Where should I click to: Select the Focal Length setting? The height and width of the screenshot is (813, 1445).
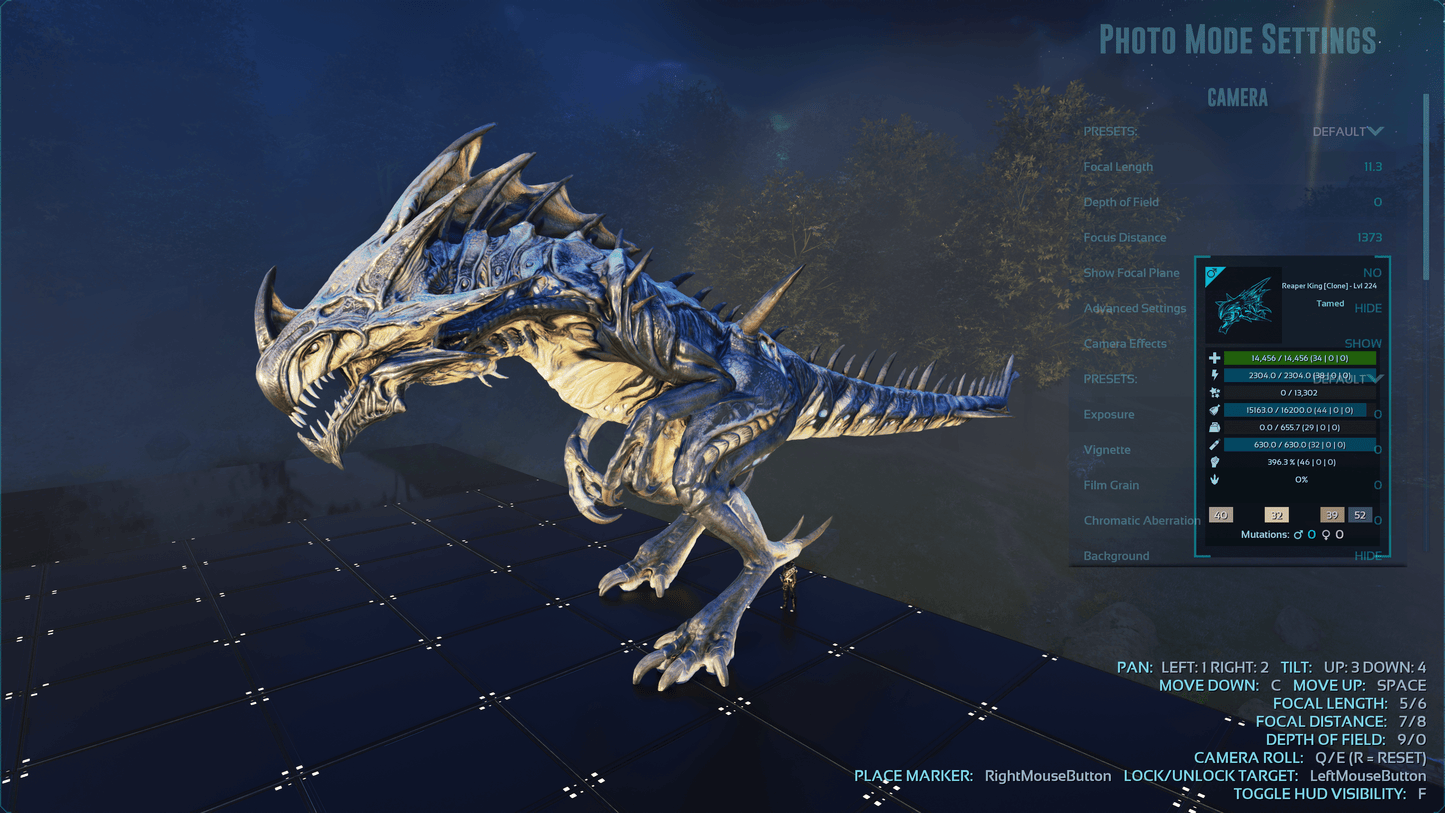1118,167
